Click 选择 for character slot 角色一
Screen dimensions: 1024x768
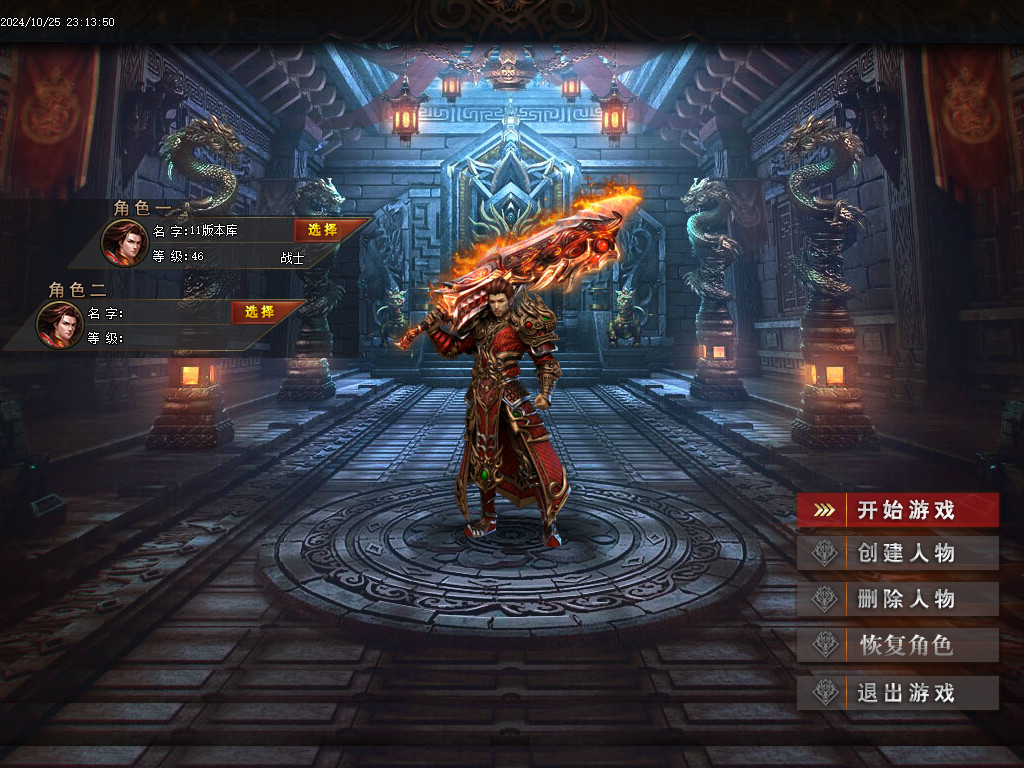323,230
